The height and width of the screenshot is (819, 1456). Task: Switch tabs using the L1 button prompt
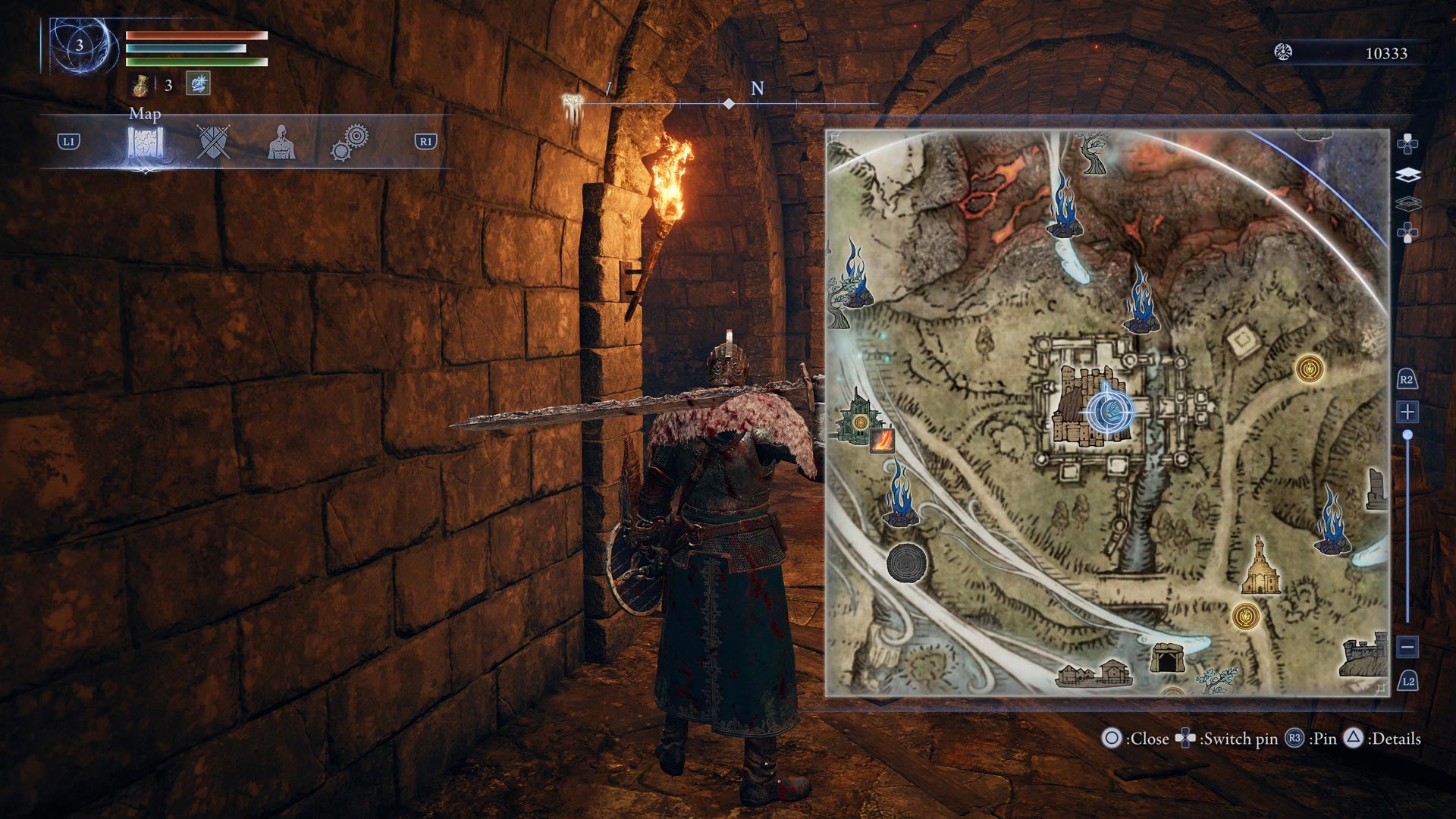68,142
